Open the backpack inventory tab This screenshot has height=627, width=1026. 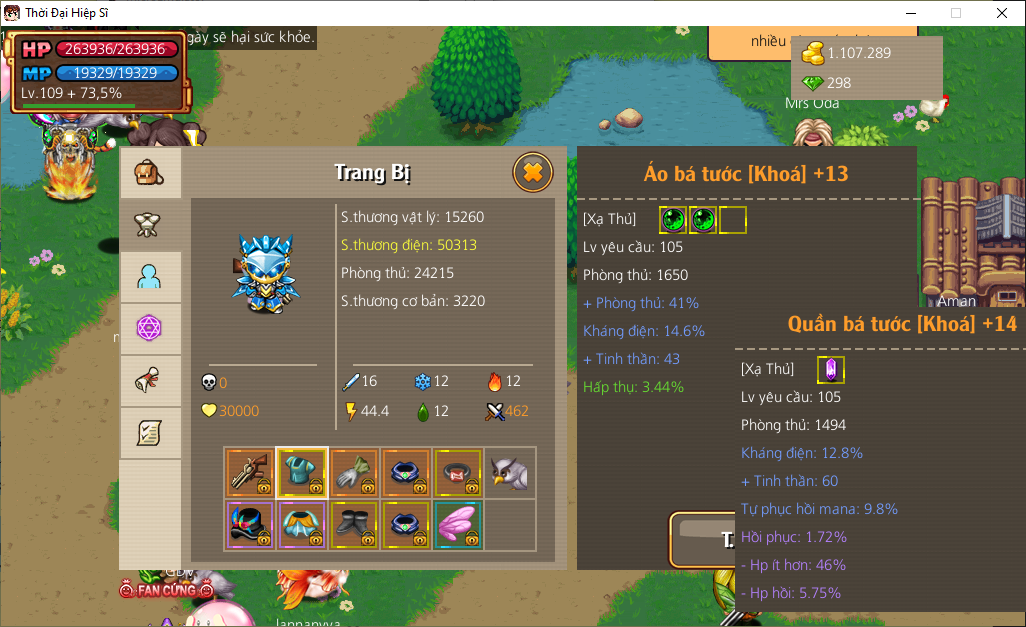coord(150,174)
